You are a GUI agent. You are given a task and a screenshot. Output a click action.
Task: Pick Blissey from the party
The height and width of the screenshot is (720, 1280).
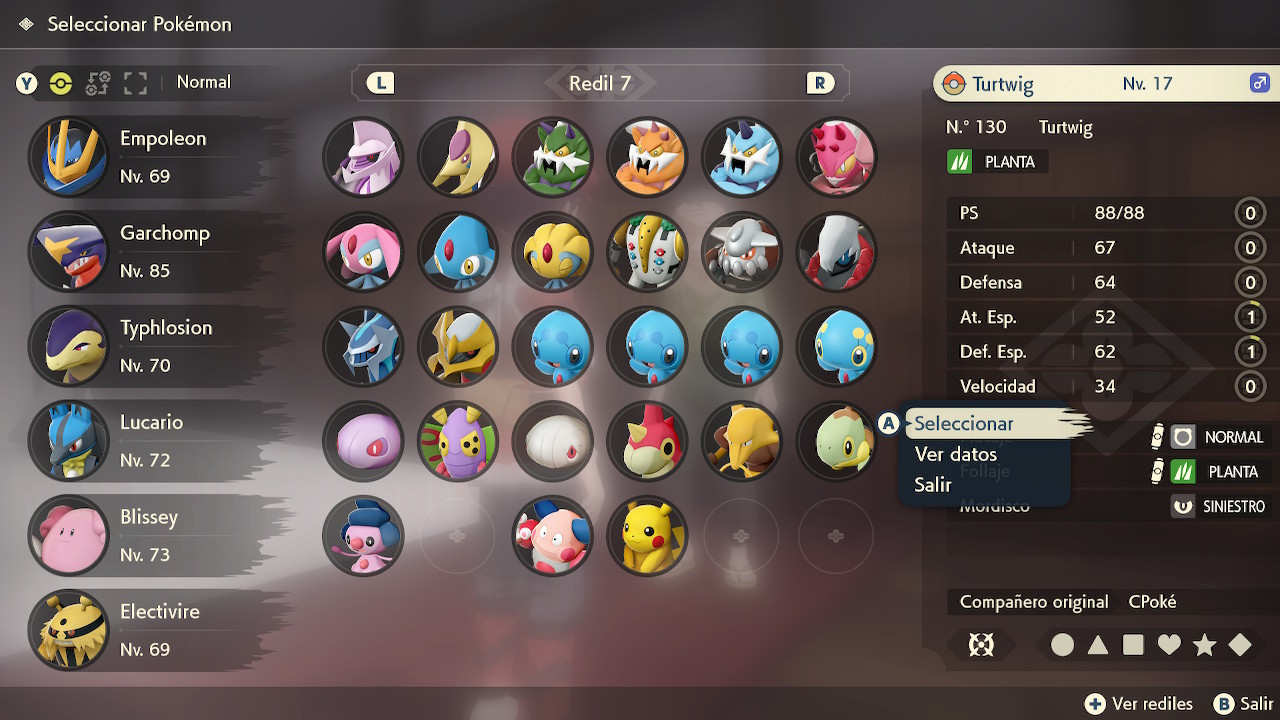click(x=150, y=535)
